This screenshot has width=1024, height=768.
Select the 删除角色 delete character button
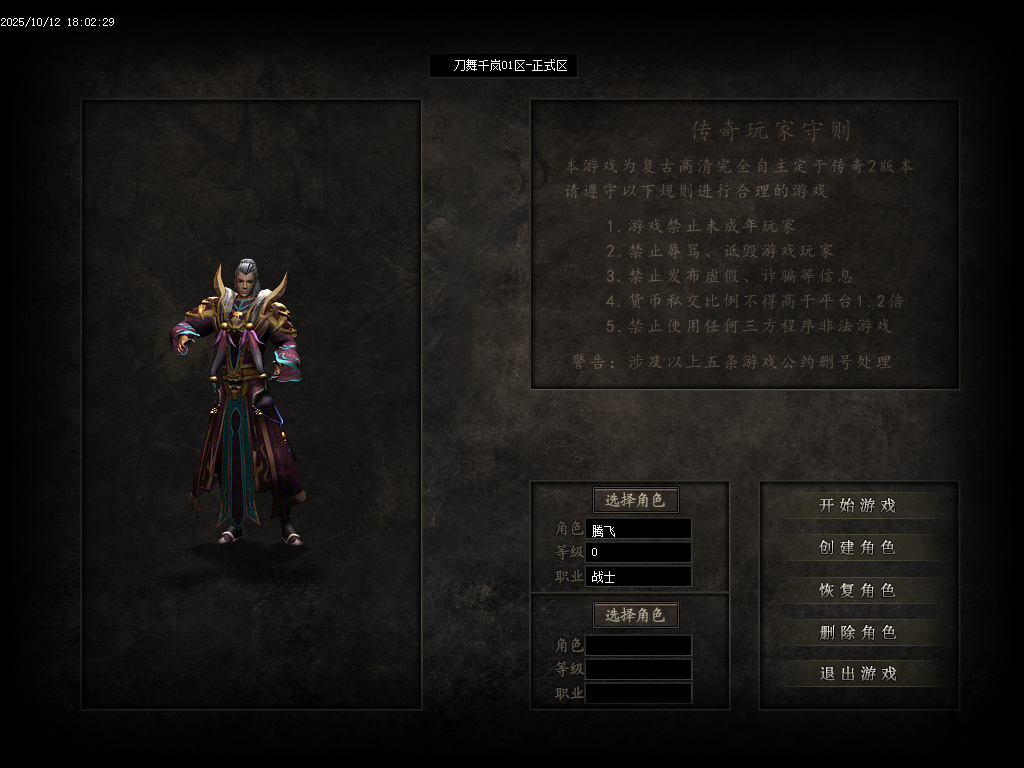point(858,632)
